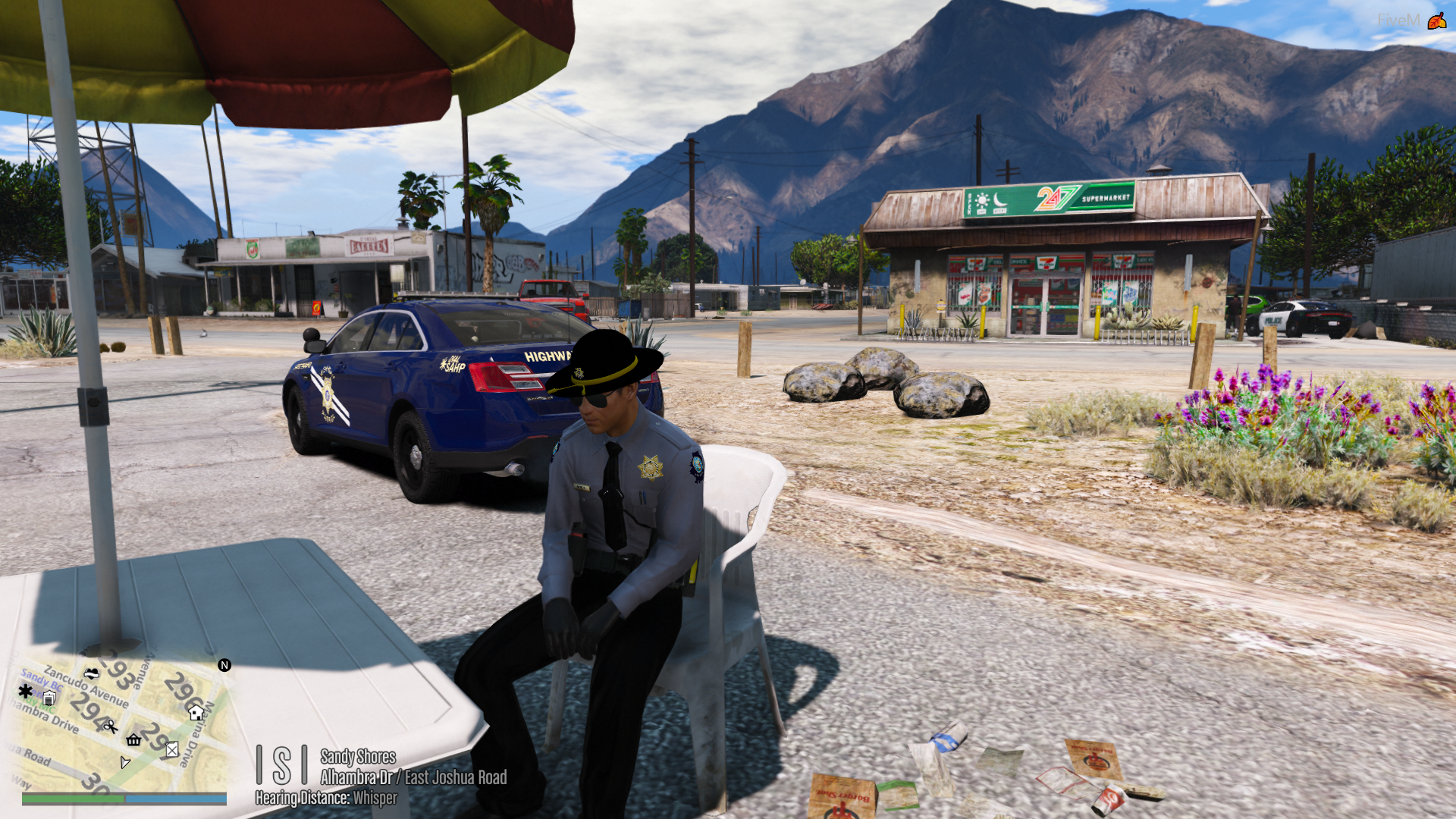Pick the jerry can gas station blip
Viewport: 1456px width, 819px height.
point(172,749)
